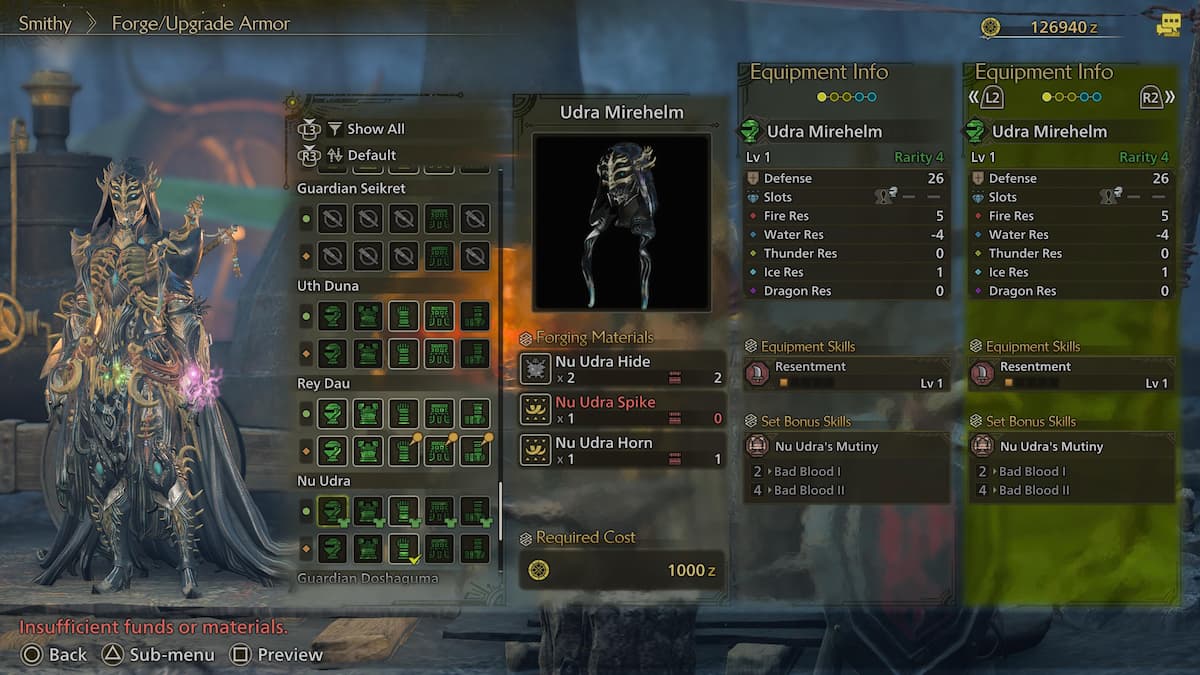Pick the Uth Duna alpha chest armor
This screenshot has width=1200, height=675.
pyautogui.click(x=368, y=316)
